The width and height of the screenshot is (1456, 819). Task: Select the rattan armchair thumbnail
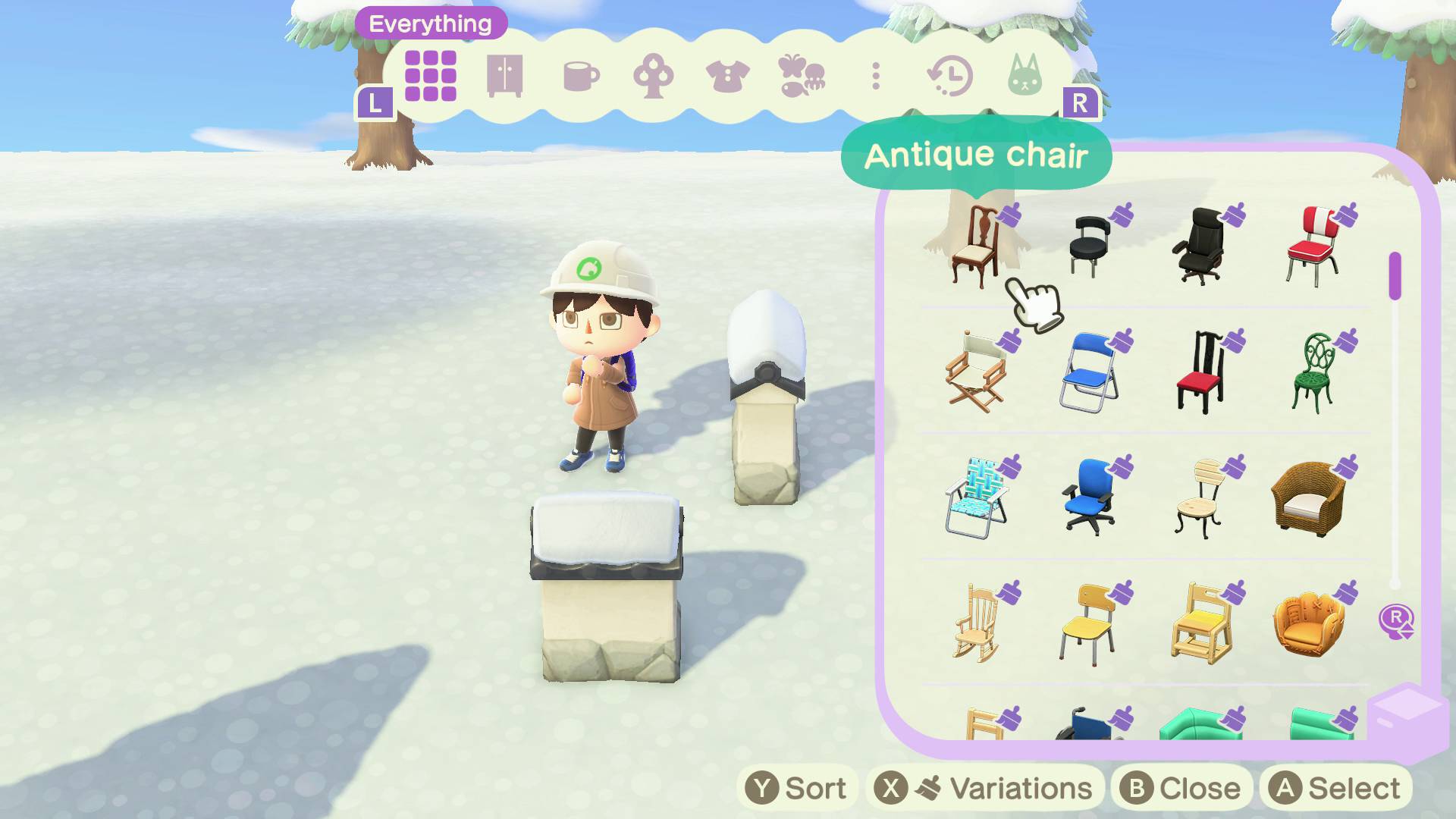(1310, 500)
